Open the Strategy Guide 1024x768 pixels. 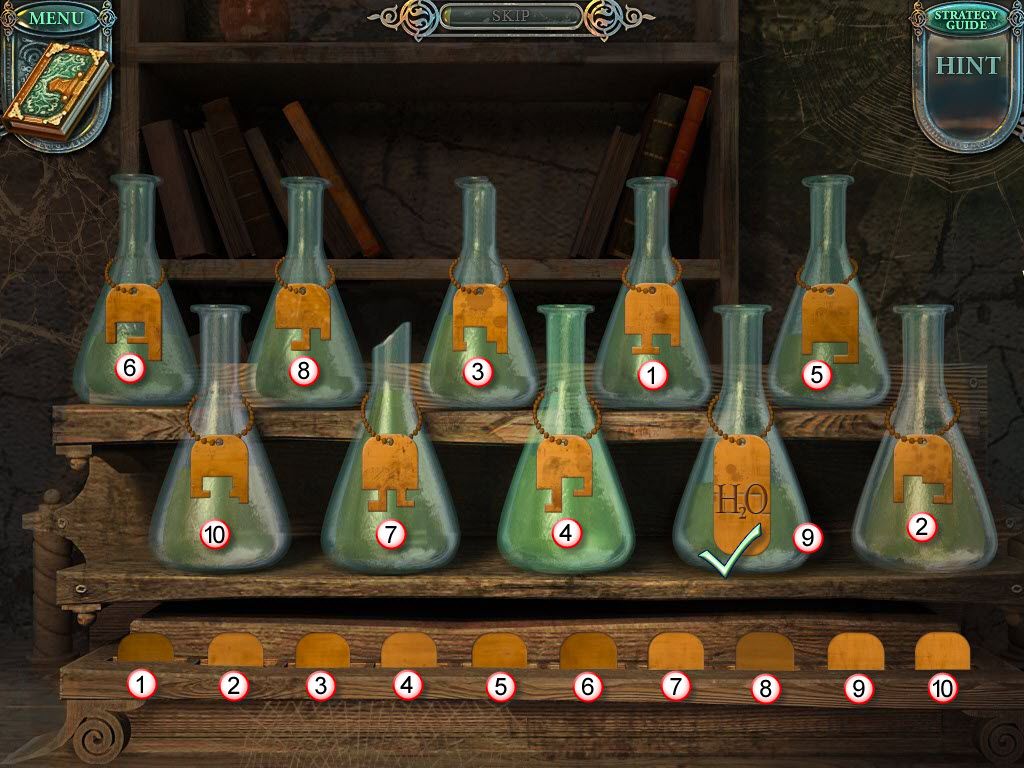coord(966,17)
